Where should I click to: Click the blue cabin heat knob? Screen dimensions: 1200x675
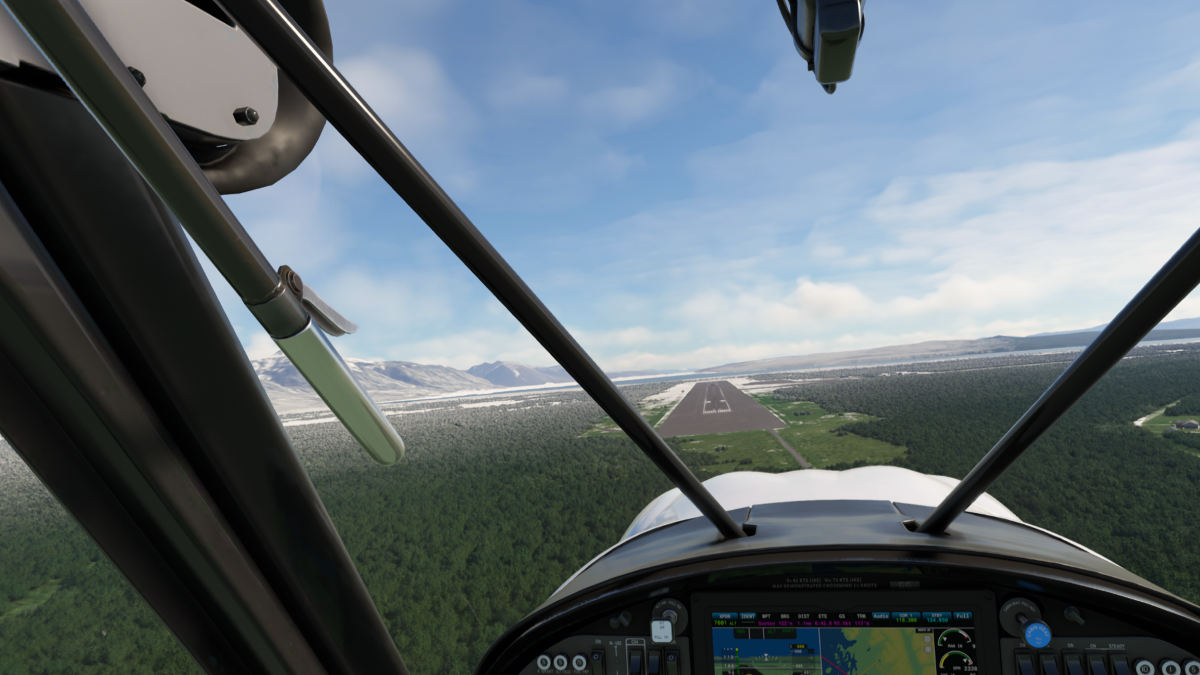click(x=1037, y=634)
